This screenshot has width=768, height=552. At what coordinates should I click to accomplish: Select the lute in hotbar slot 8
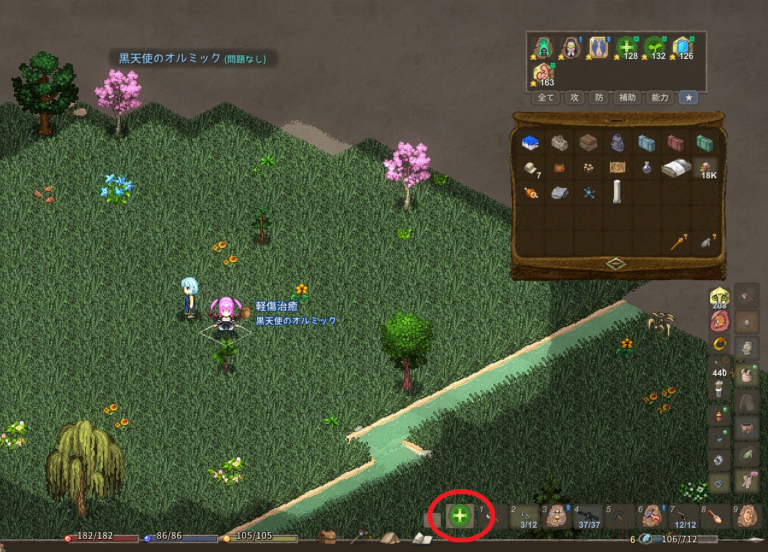(x=714, y=516)
